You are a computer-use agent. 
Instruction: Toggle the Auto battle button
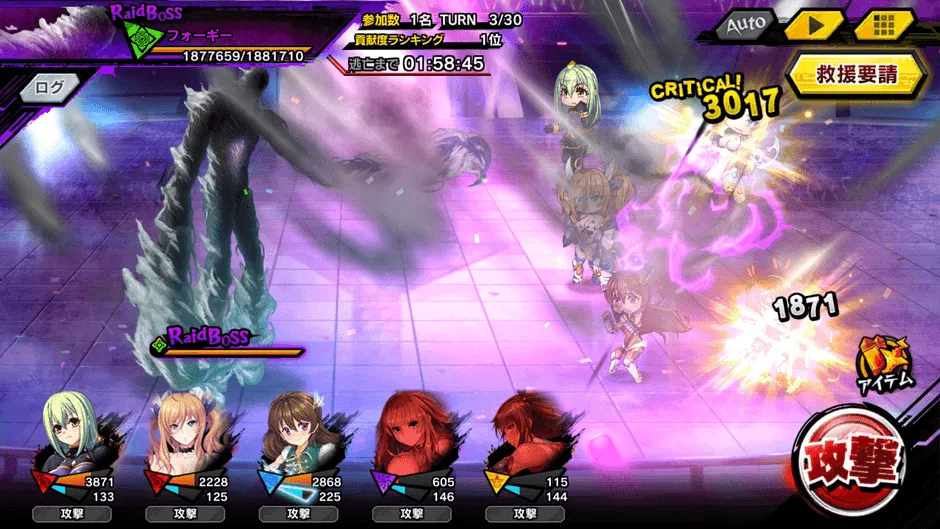[x=745, y=24]
